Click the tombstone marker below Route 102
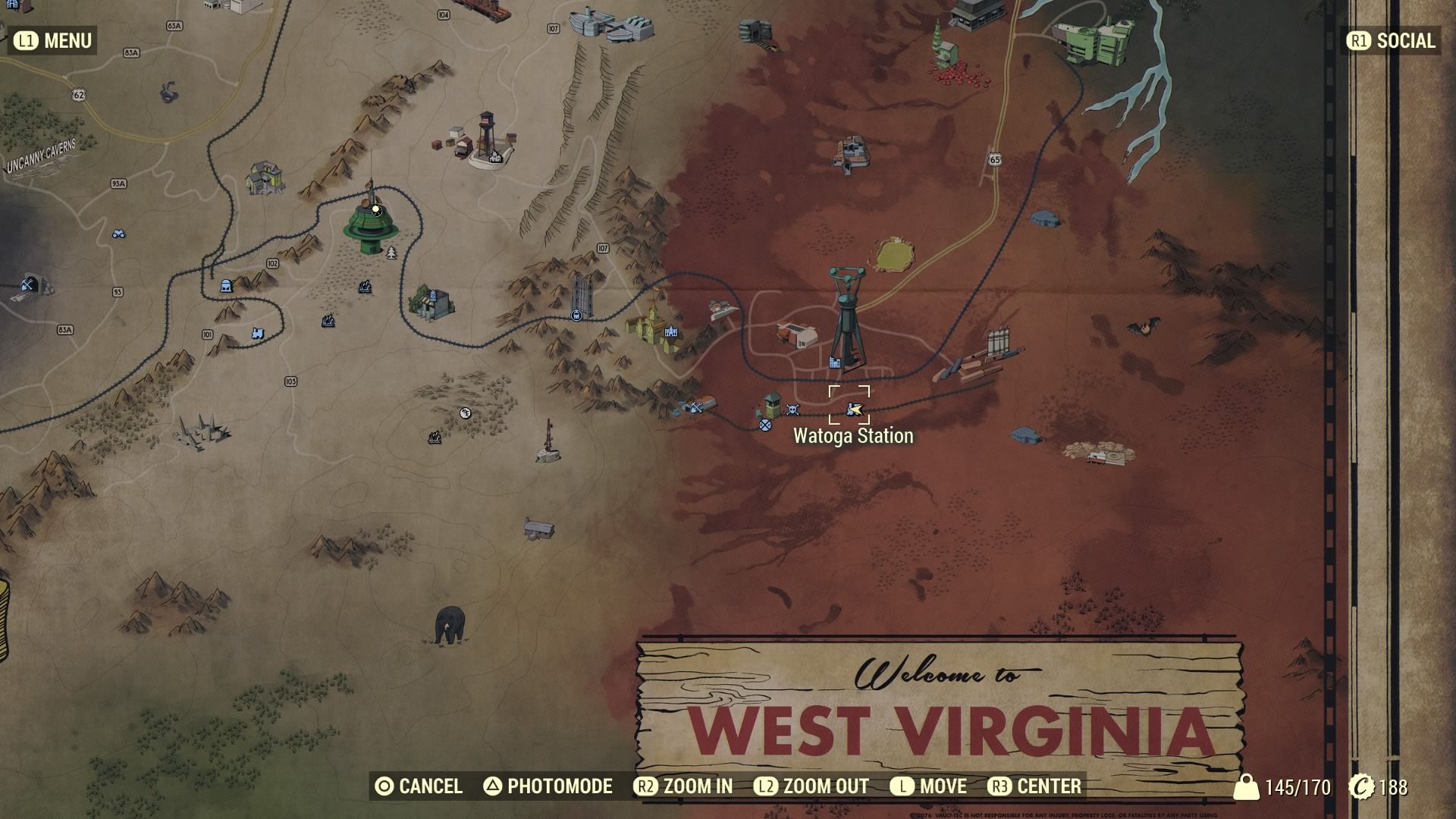The height and width of the screenshot is (819, 1456). coord(226,287)
